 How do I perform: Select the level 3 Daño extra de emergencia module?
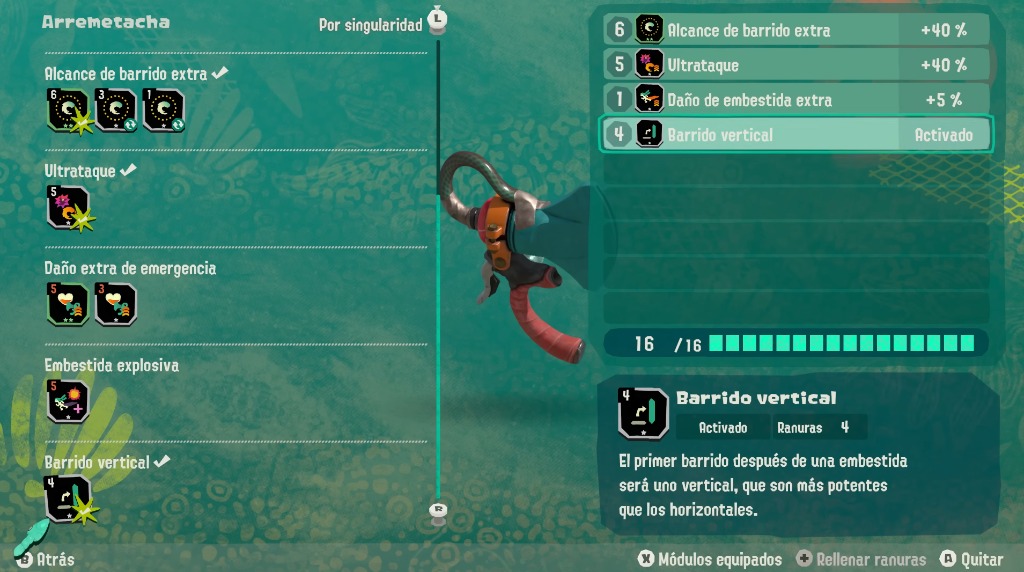tap(115, 304)
